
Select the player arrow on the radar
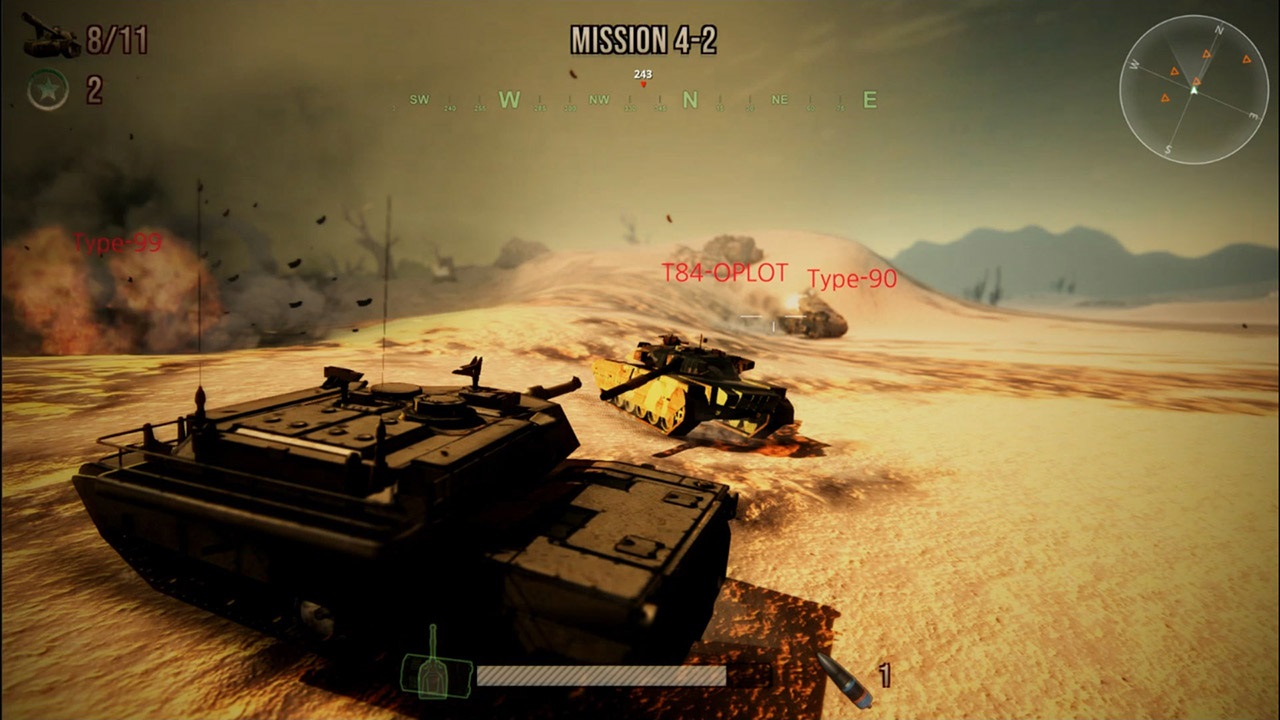[1194, 90]
